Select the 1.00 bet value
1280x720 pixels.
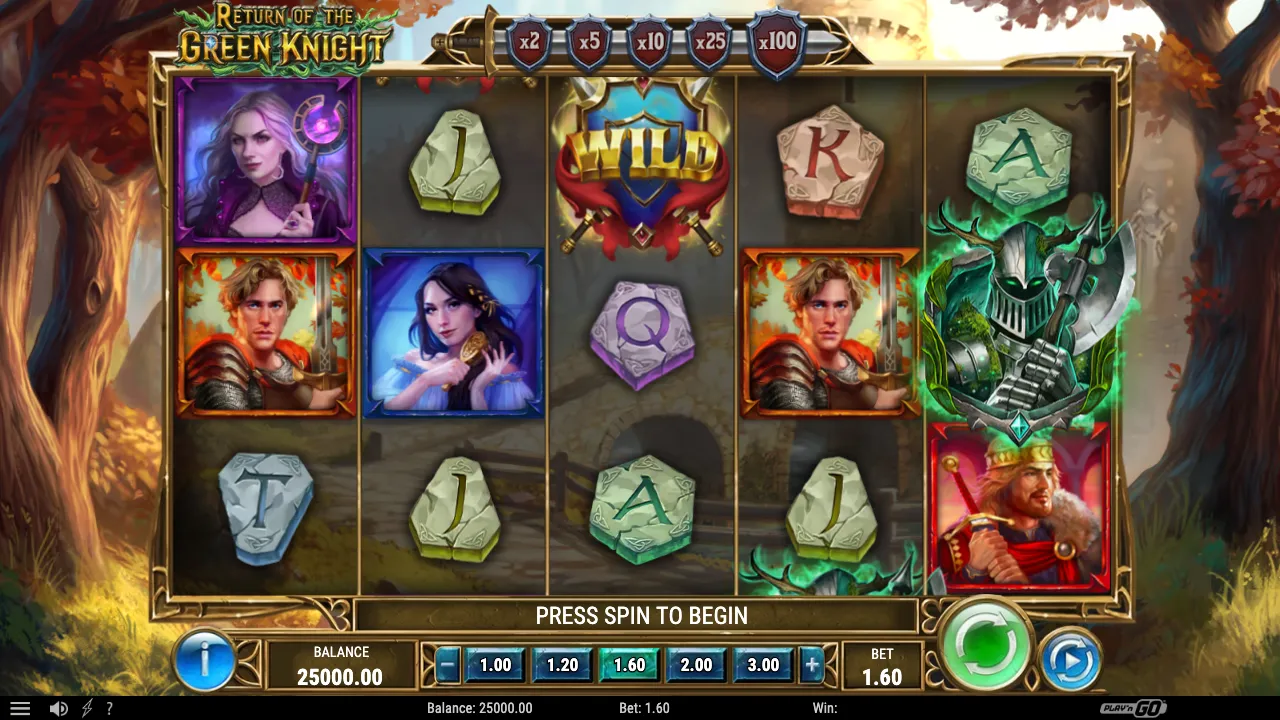point(495,665)
